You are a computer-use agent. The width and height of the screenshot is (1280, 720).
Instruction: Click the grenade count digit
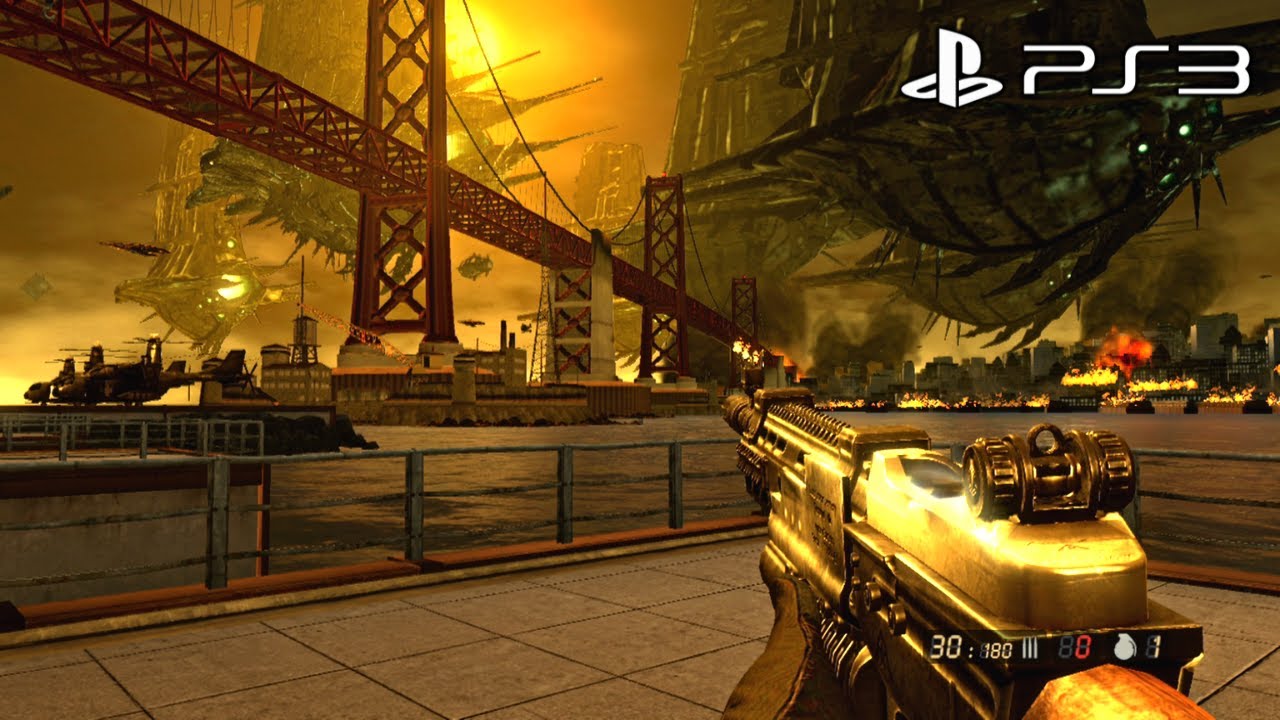tap(1152, 648)
